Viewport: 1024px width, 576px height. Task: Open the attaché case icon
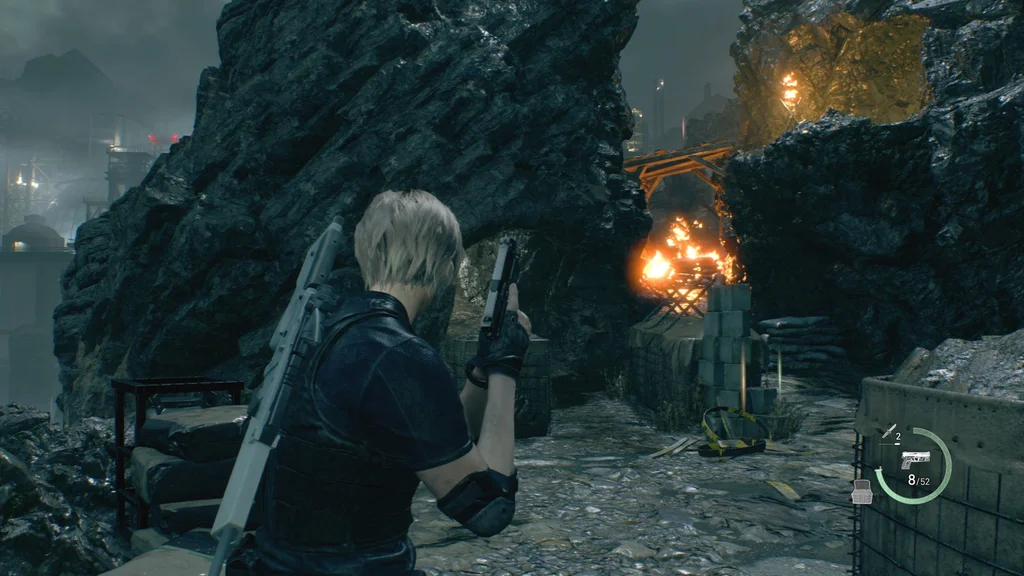click(860, 491)
